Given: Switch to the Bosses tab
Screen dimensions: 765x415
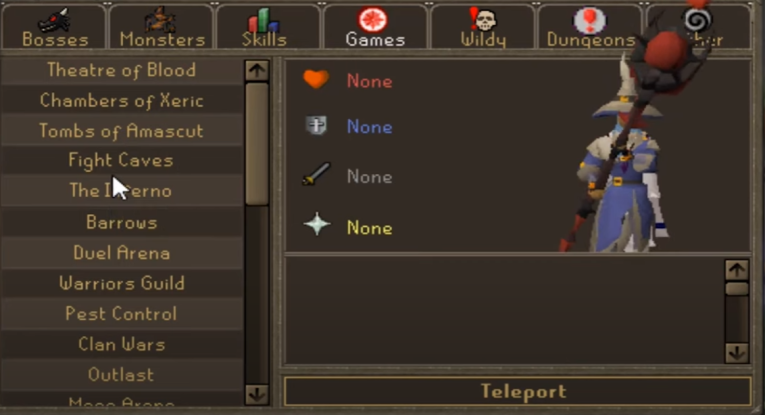Looking at the screenshot, I should 55,28.
